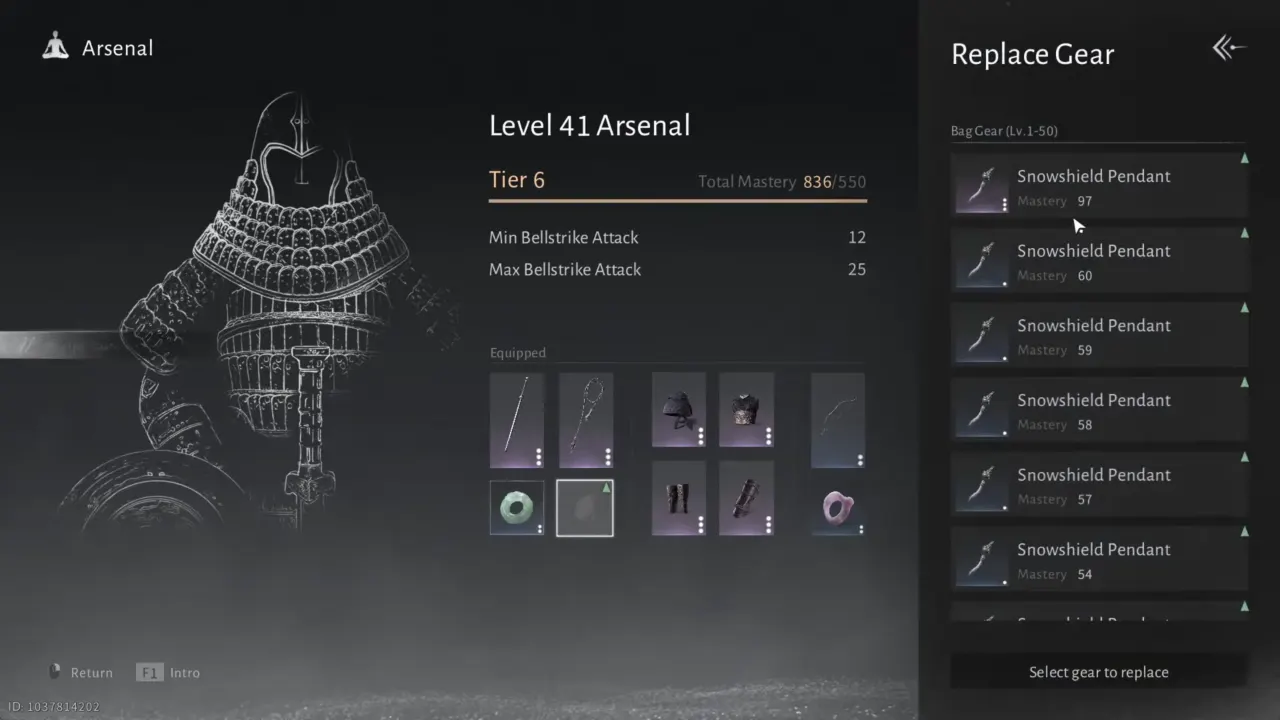This screenshot has height=720, width=1280.
Task: Click the Arsenal meditation icon in header
Action: (55, 45)
